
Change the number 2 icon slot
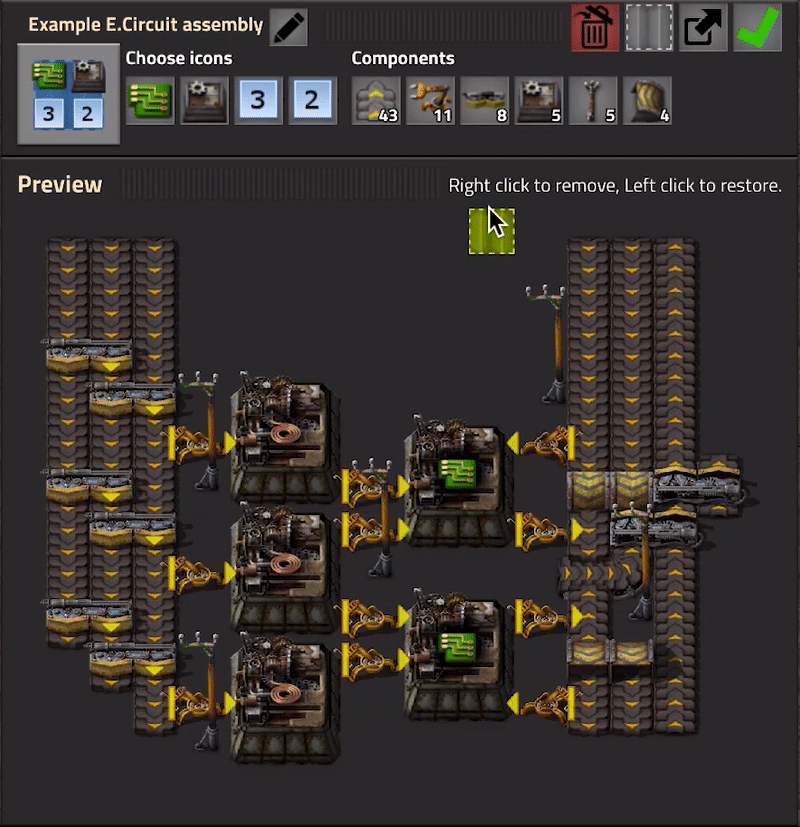click(x=312, y=101)
